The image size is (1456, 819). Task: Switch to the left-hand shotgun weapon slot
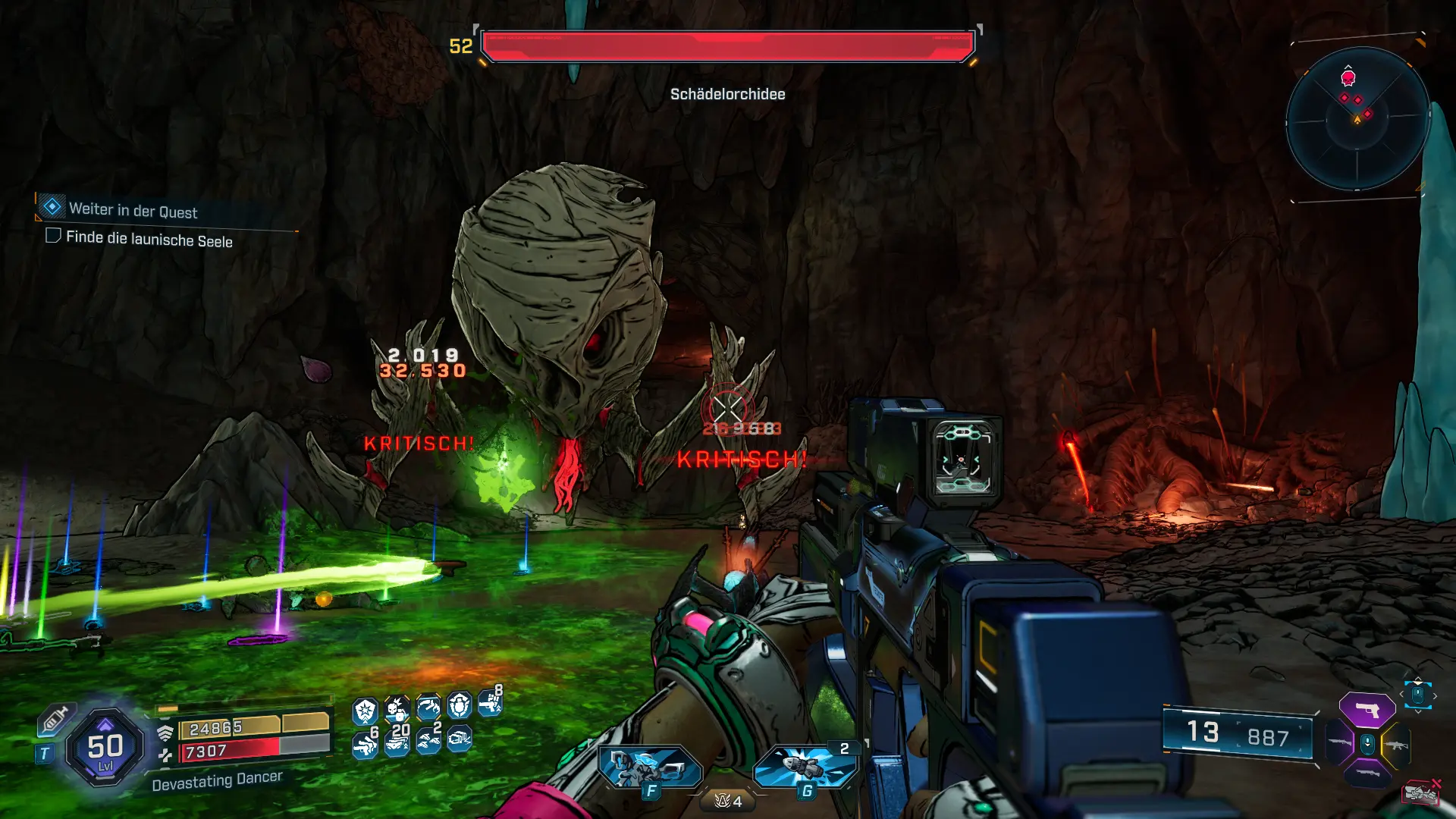pos(1339,743)
